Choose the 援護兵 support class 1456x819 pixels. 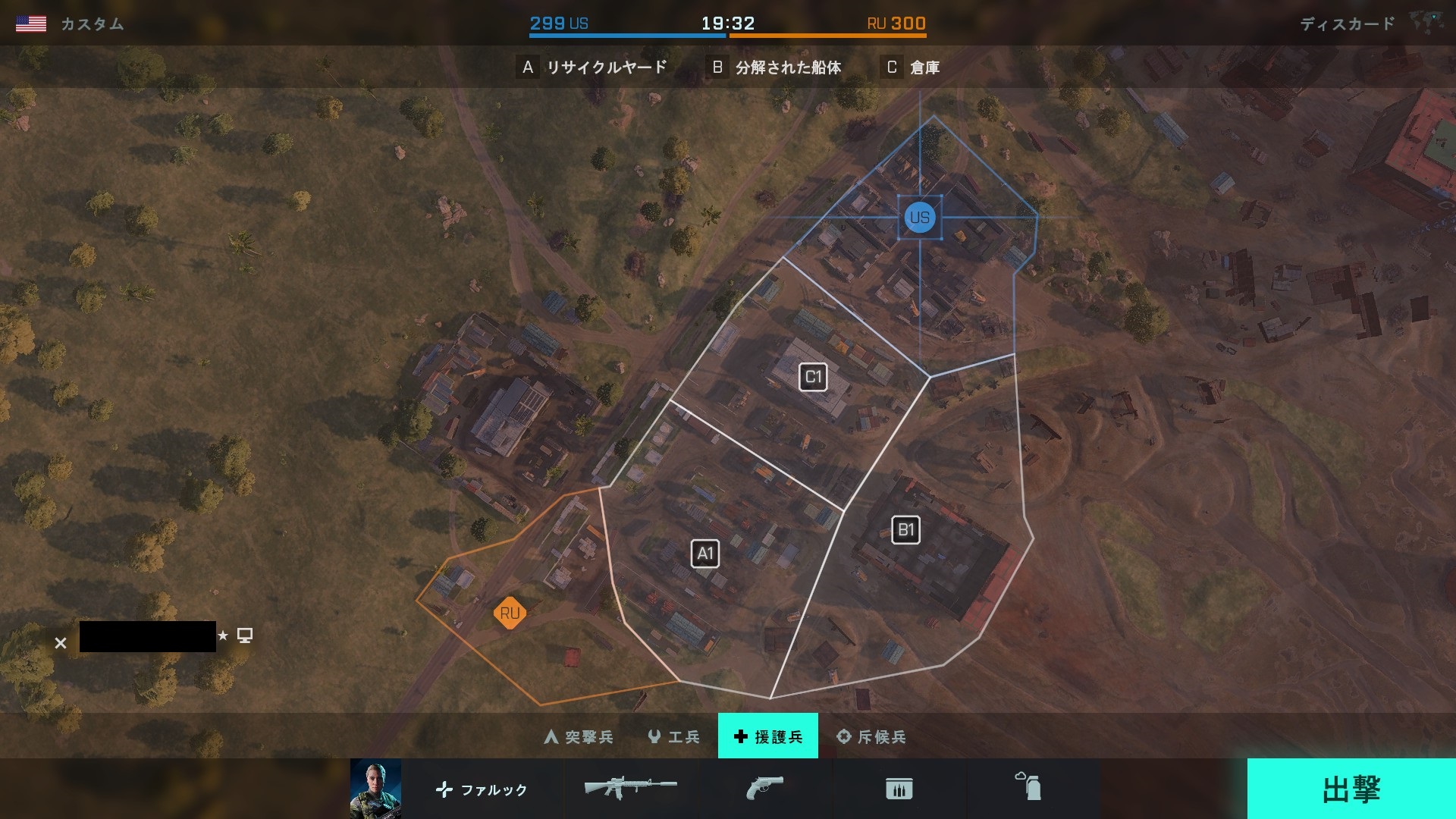coord(767,736)
